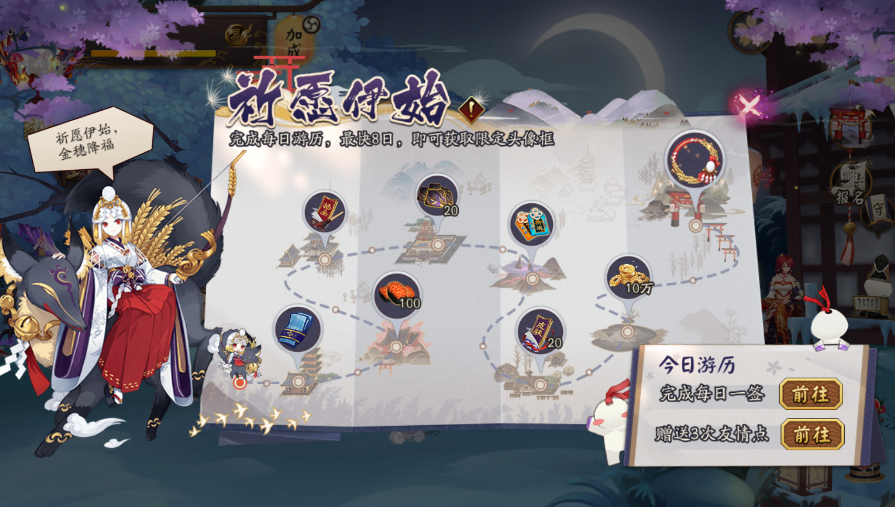Screen dimensions: 895x507
Task: Go to 赠送3次友情点 task
Action: (810, 434)
